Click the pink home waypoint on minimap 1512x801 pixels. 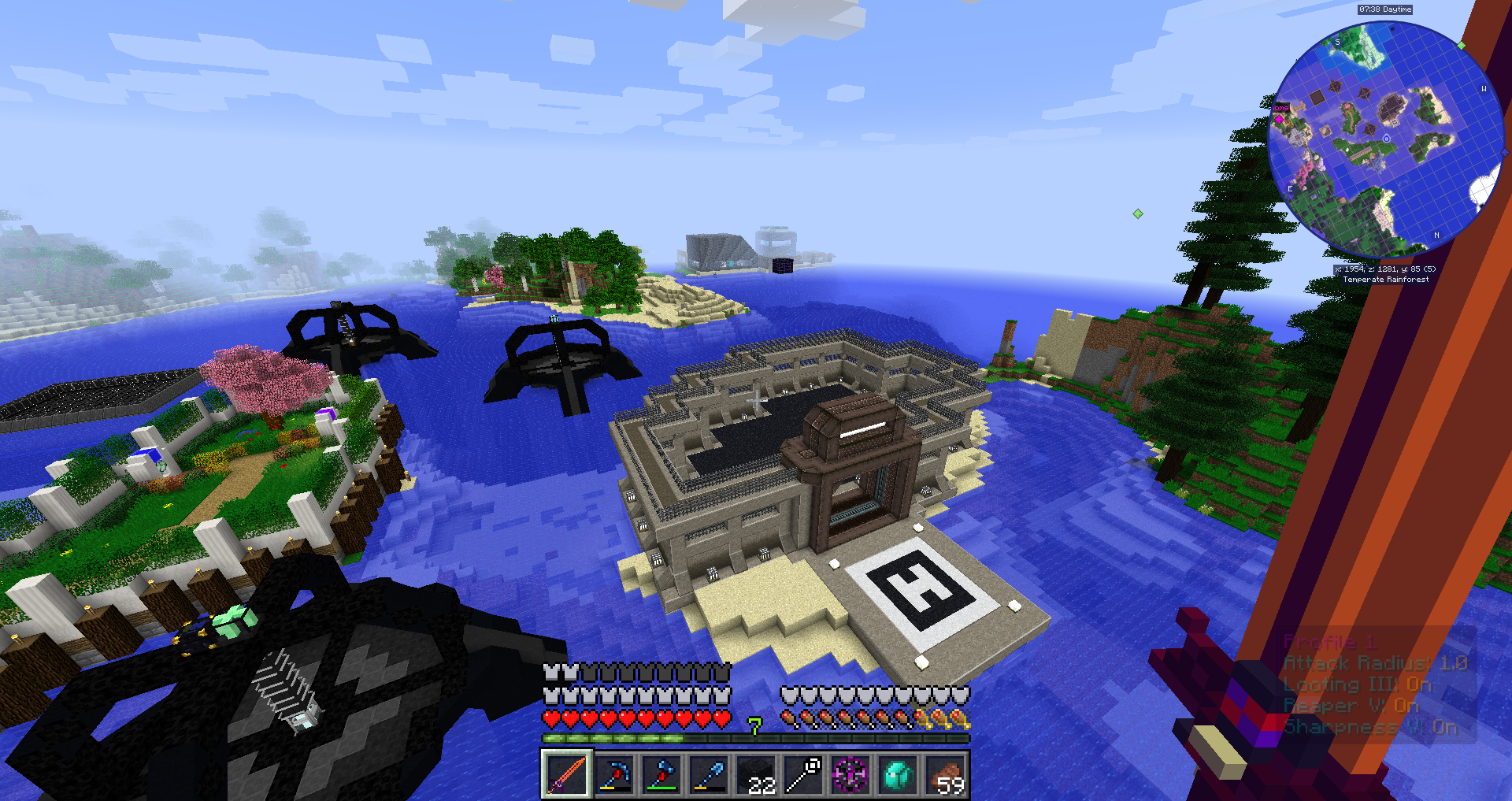(x=1279, y=120)
